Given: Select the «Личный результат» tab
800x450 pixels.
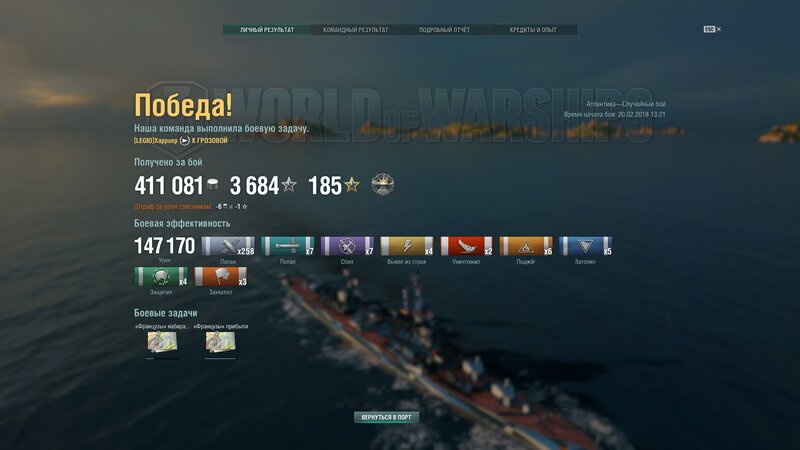Looking at the screenshot, I should coord(267,30).
